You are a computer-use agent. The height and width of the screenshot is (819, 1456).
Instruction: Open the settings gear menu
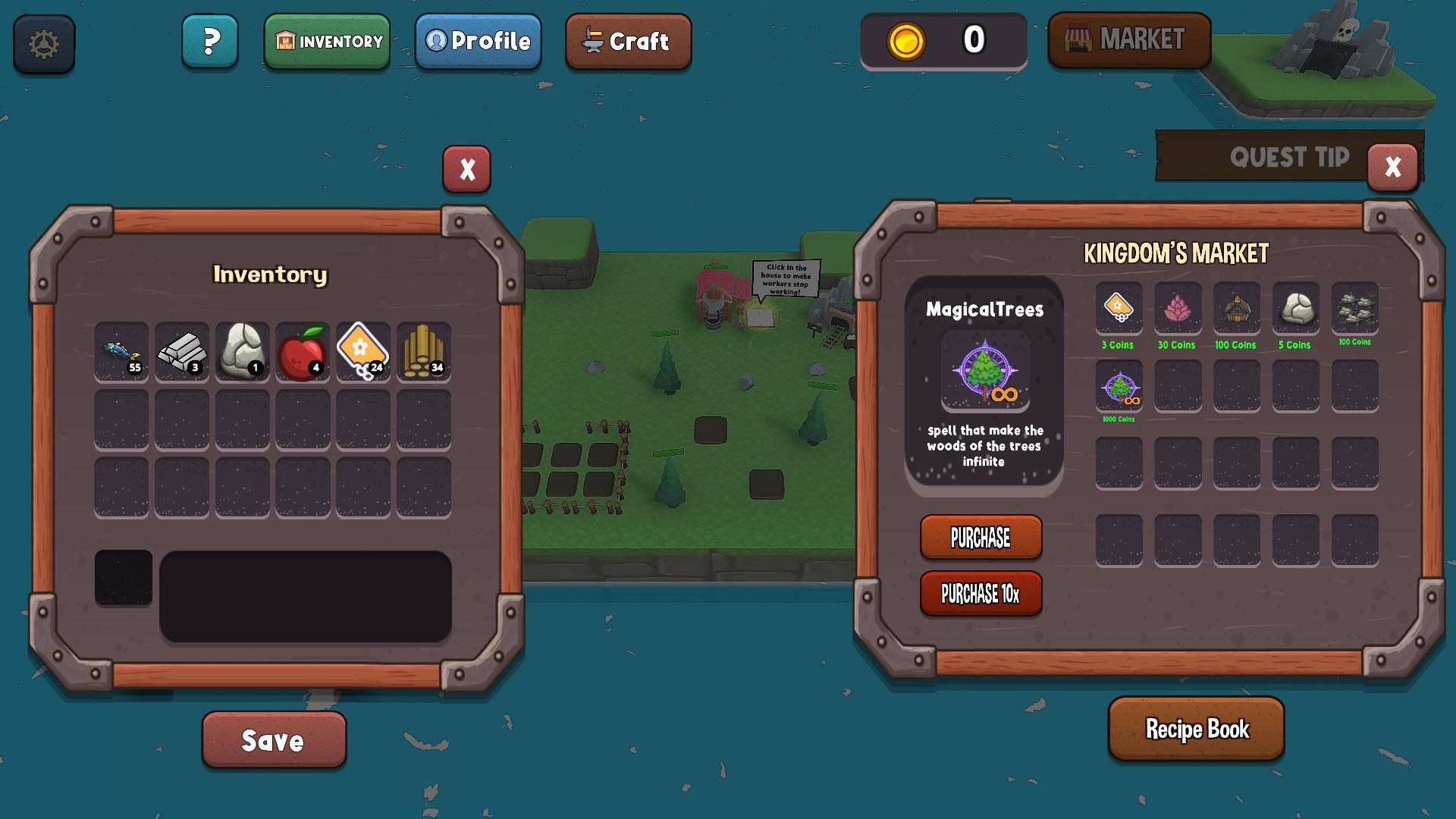pos(43,44)
